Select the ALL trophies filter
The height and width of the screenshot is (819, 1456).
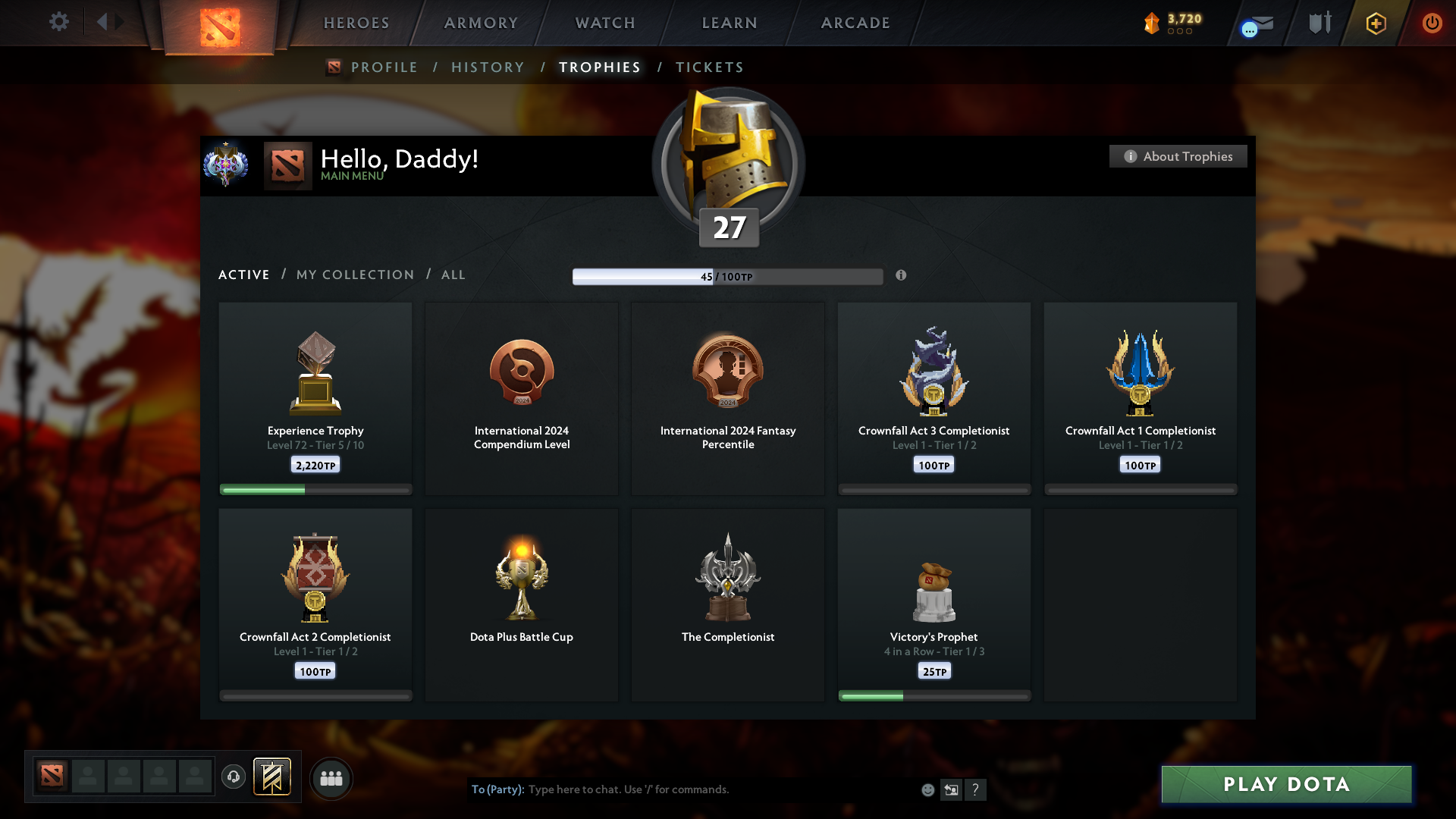[453, 275]
